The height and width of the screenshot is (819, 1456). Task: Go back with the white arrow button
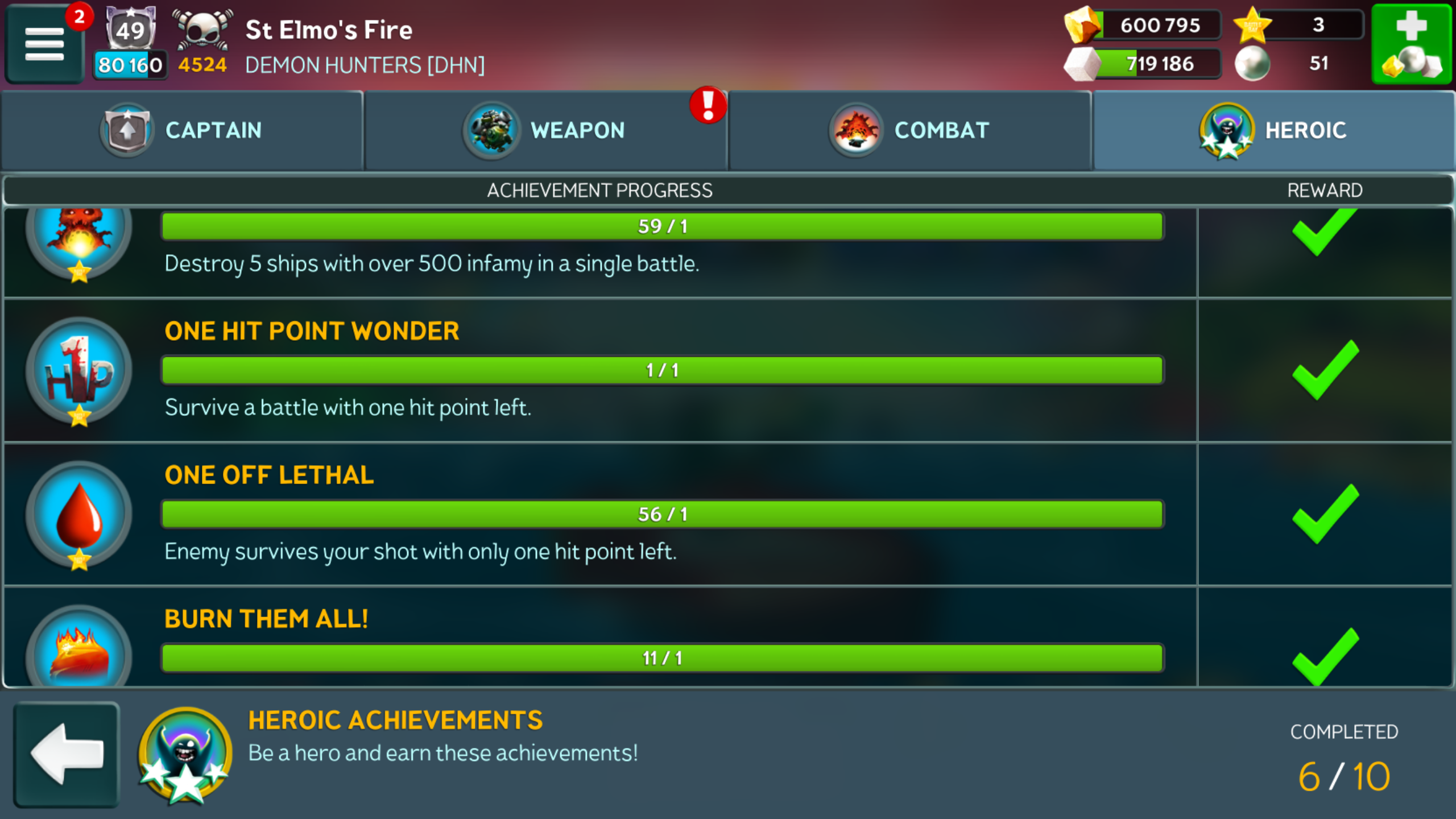click(x=67, y=754)
